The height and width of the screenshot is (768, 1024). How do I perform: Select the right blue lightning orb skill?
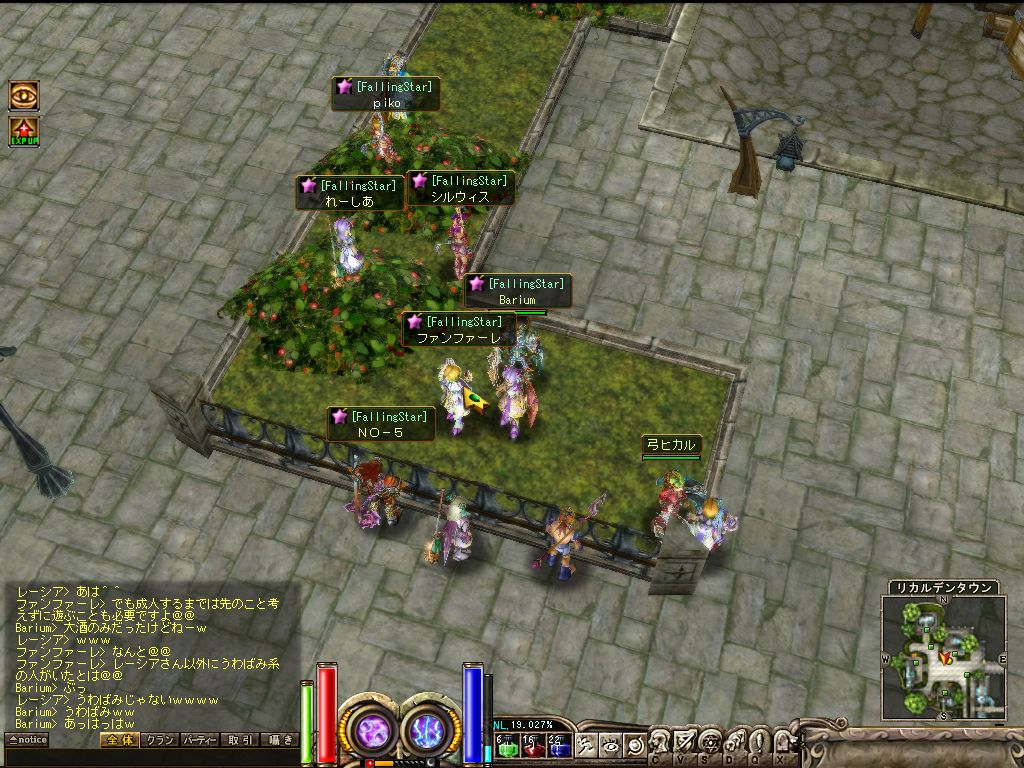click(430, 729)
